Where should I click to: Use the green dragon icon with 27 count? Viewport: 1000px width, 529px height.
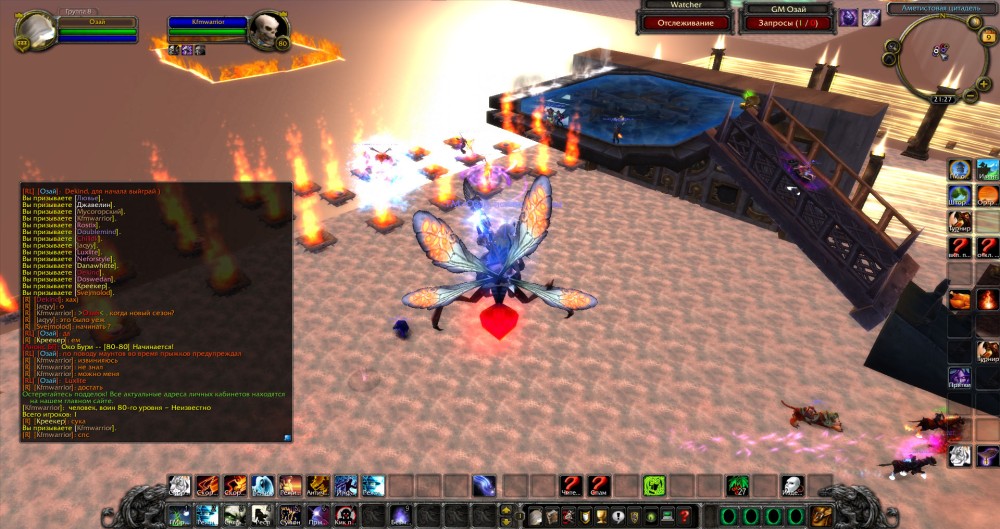click(739, 486)
